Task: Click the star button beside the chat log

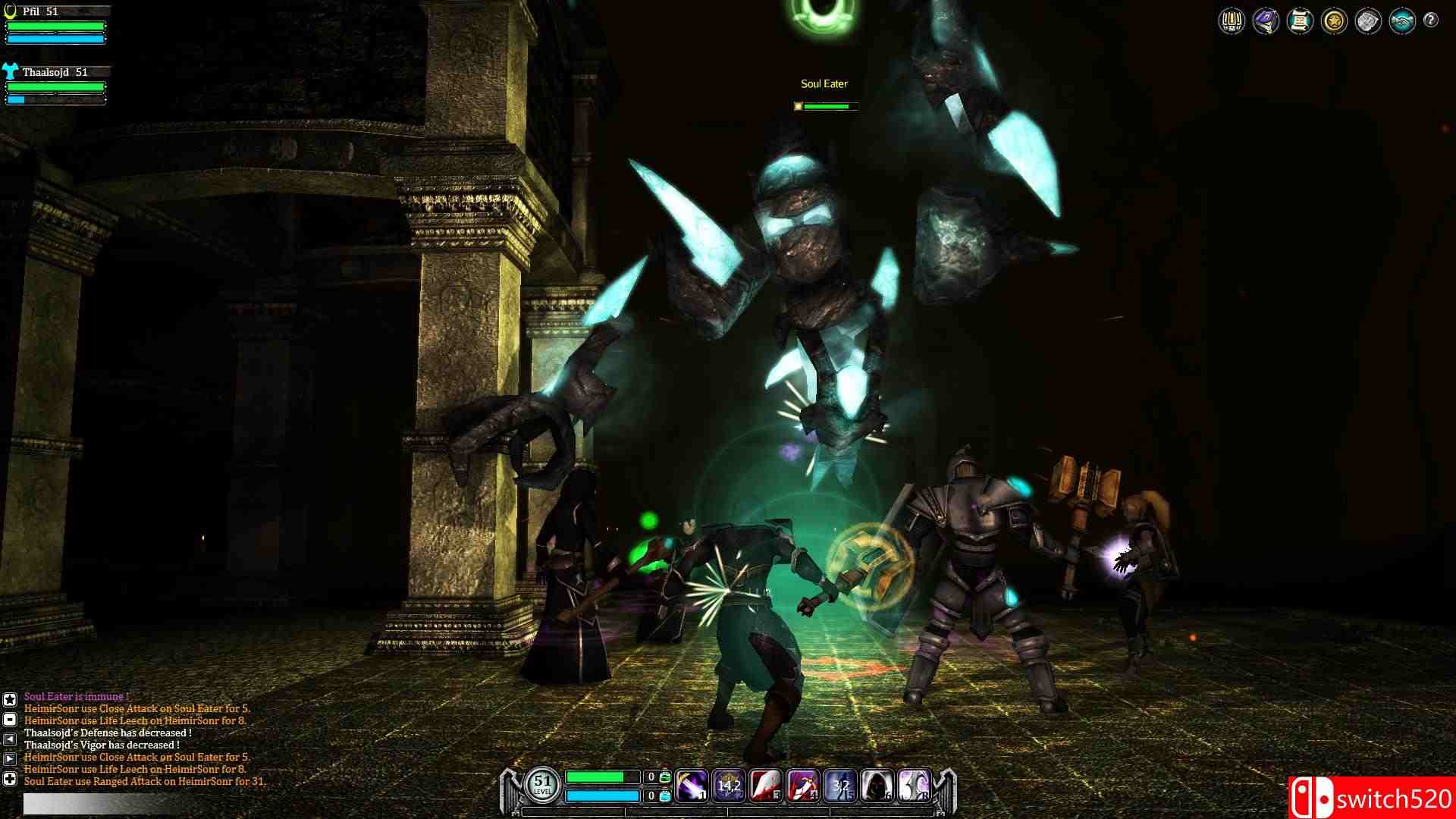Action: pos(10,700)
